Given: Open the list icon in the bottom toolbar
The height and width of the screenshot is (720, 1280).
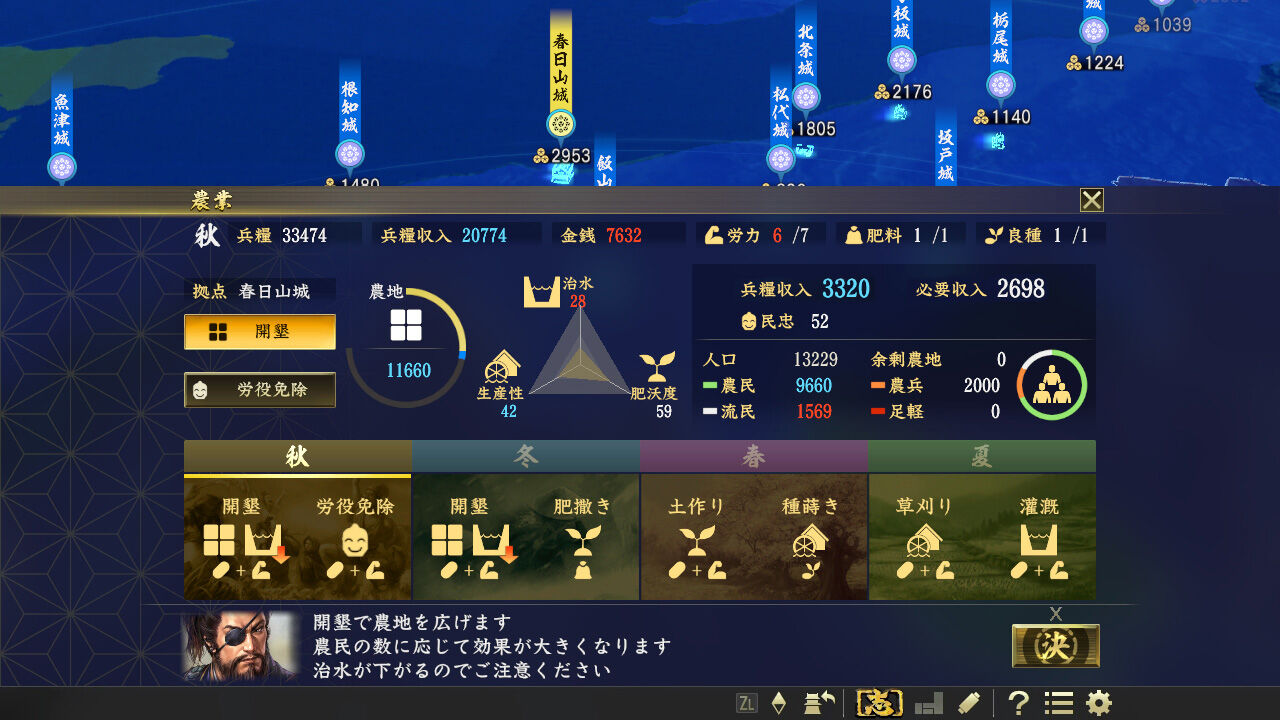Looking at the screenshot, I should (1057, 703).
